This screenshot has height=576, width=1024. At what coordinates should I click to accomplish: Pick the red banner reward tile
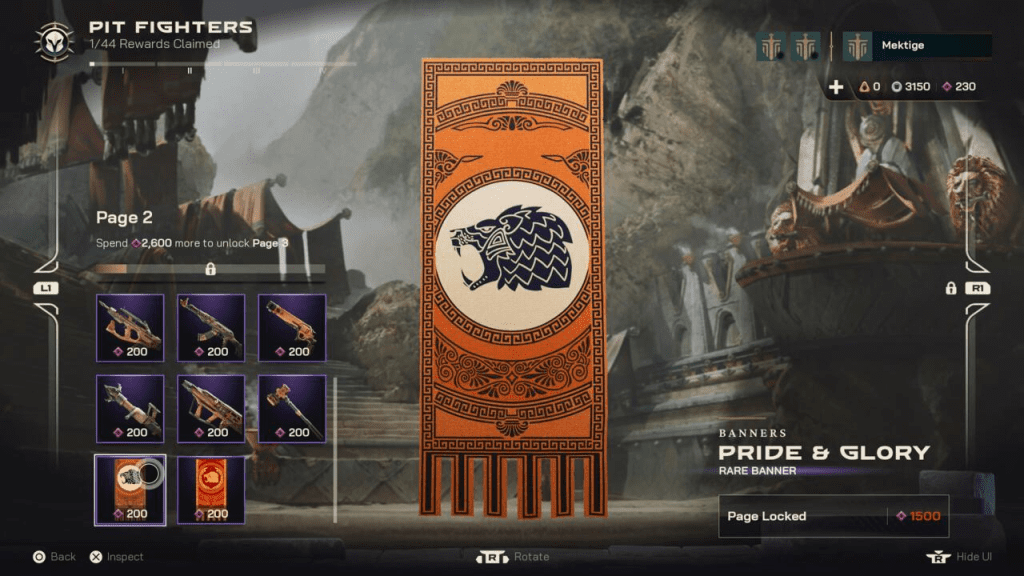(x=211, y=489)
